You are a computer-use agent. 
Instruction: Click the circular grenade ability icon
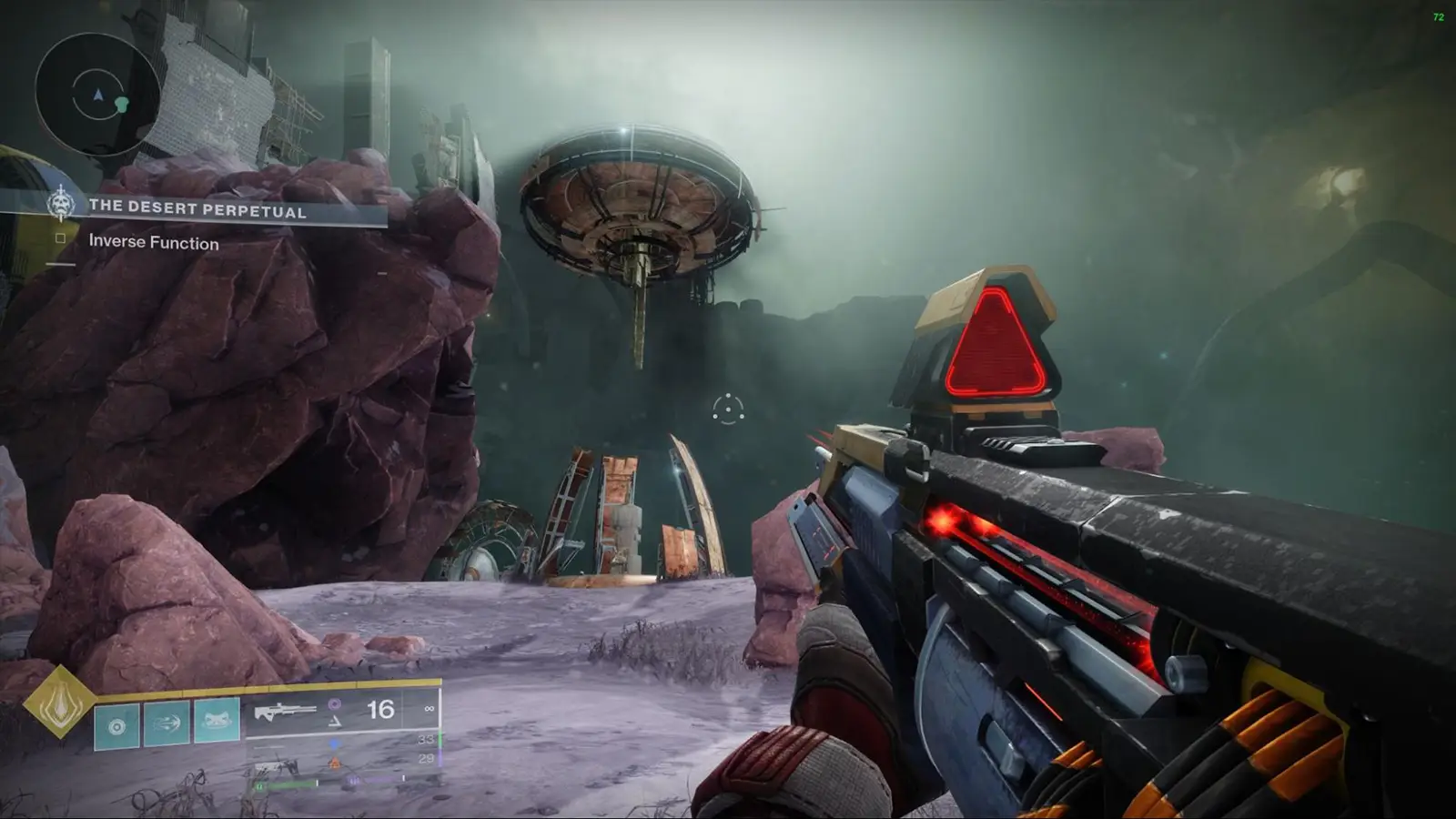116,723
